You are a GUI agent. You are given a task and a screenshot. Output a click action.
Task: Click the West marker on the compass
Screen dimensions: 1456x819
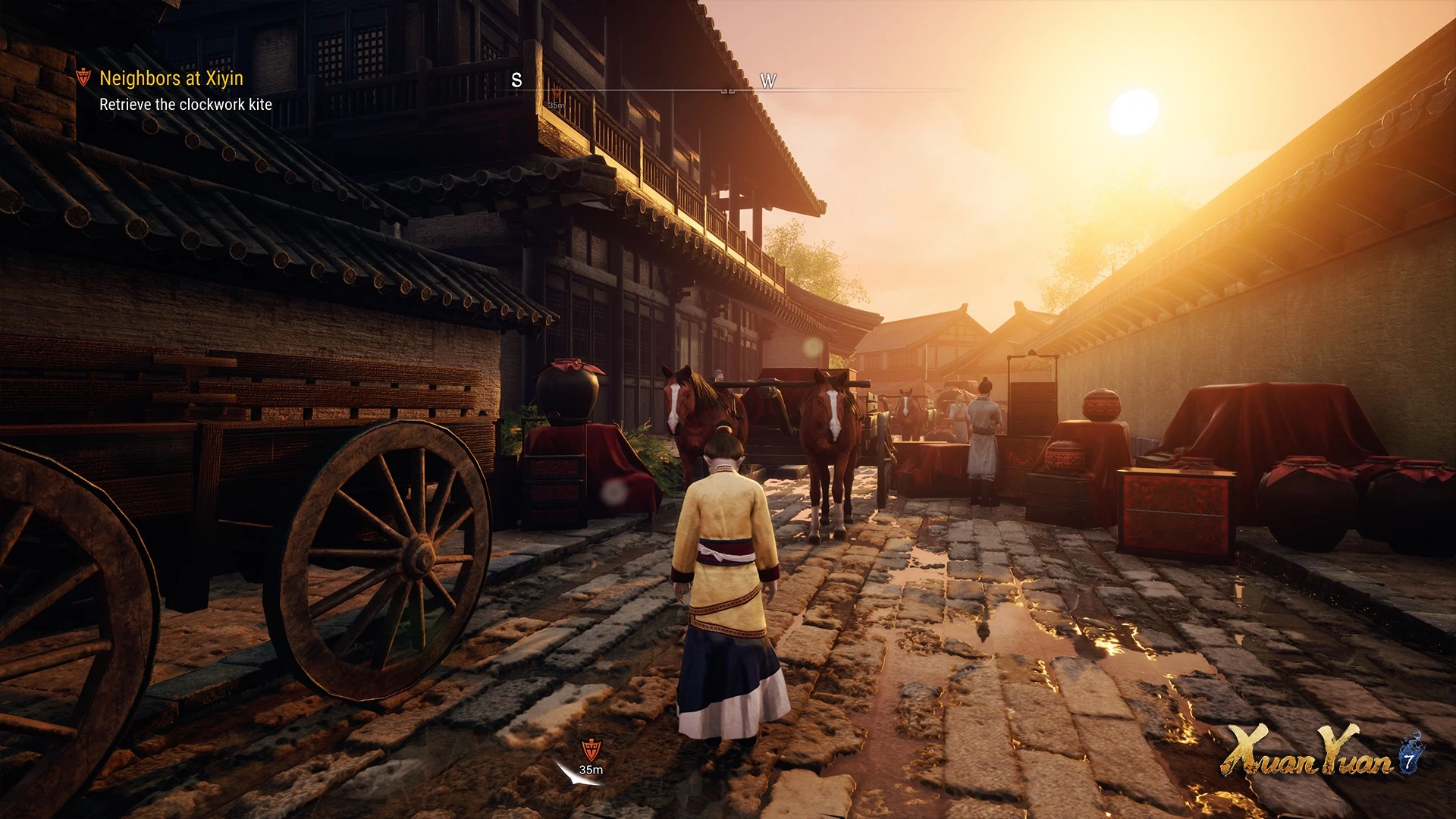[767, 81]
